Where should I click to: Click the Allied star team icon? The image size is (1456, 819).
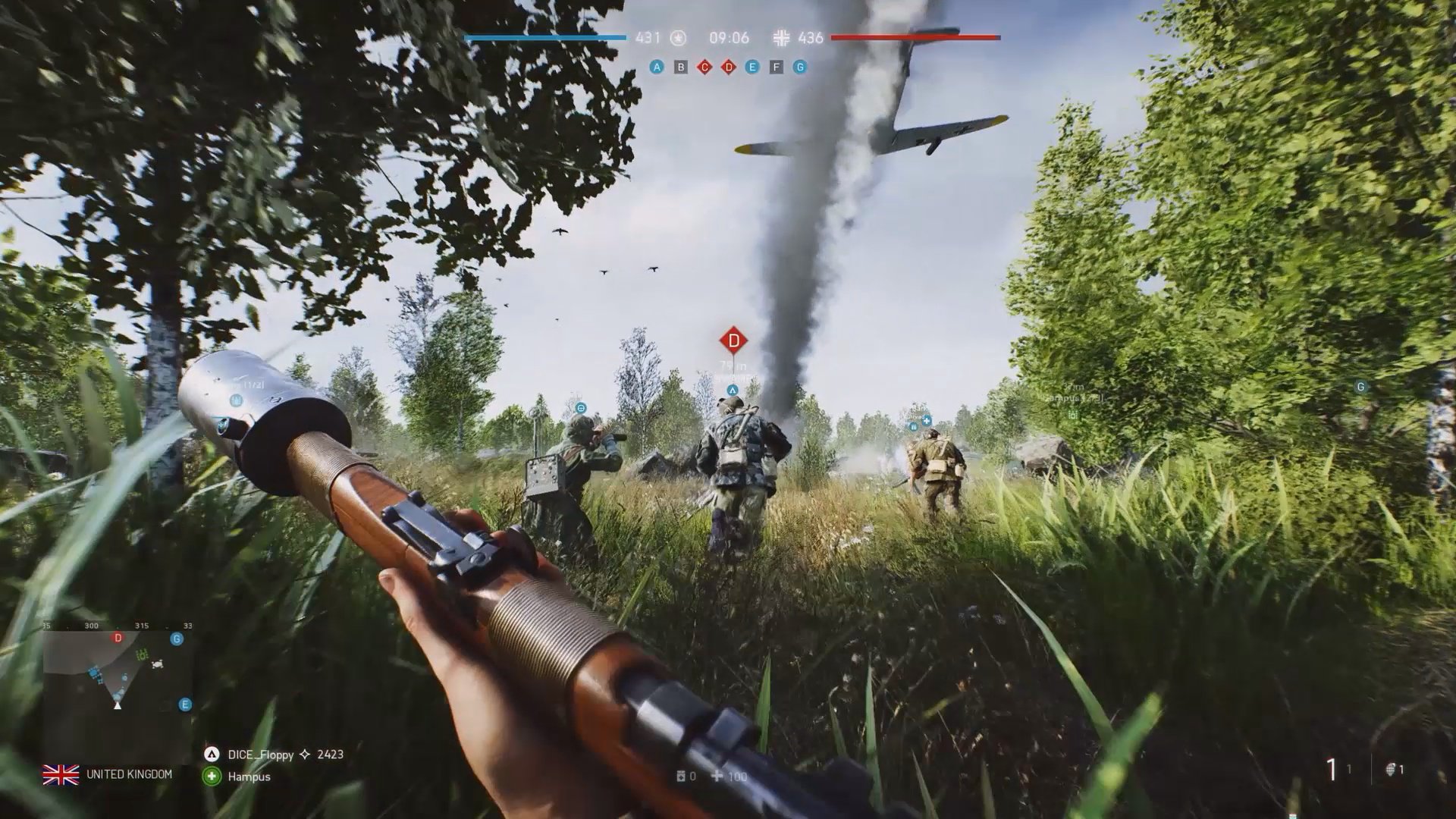[x=678, y=38]
